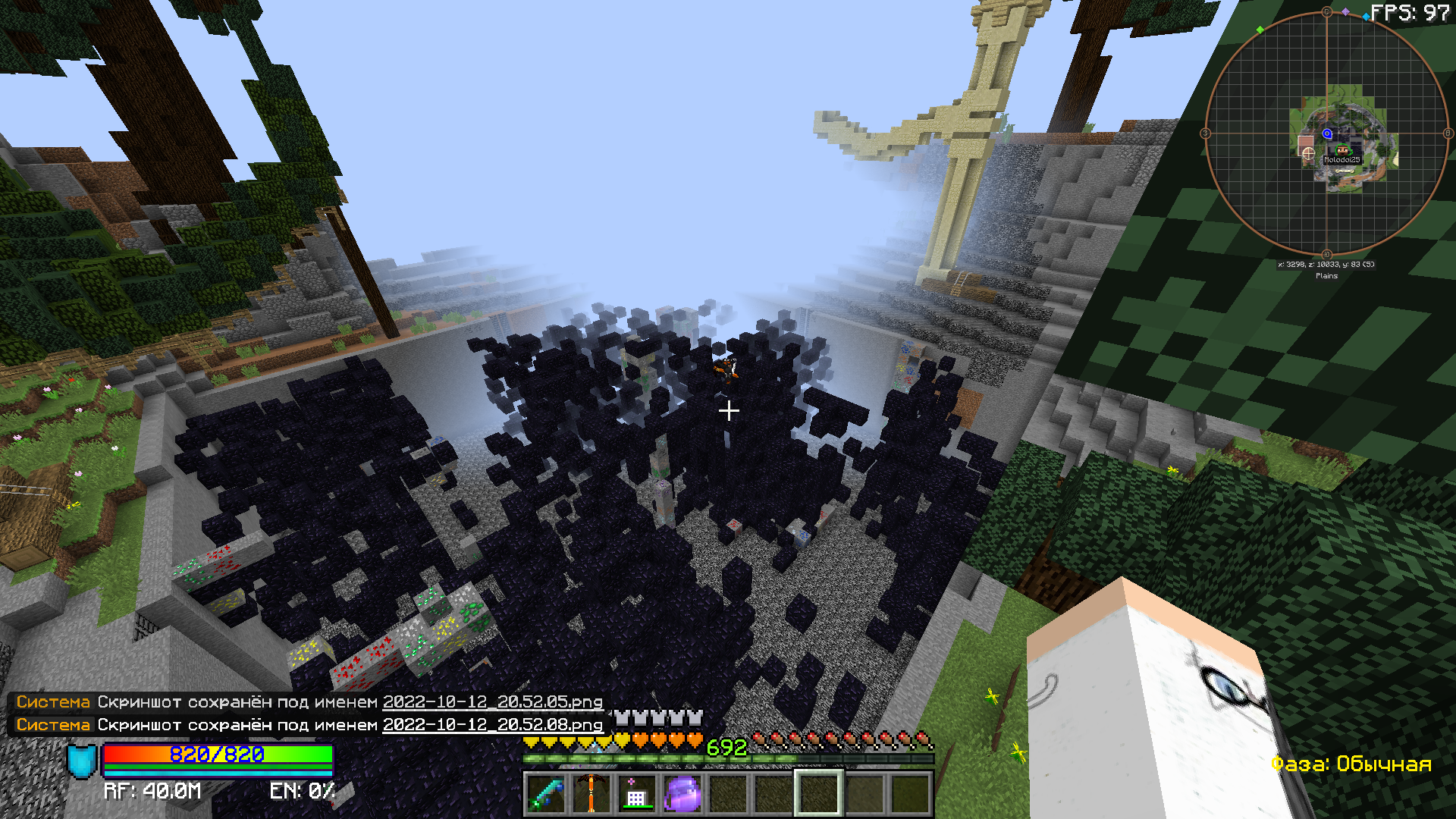
Task: Select the white keypad device slot
Action: 636,793
